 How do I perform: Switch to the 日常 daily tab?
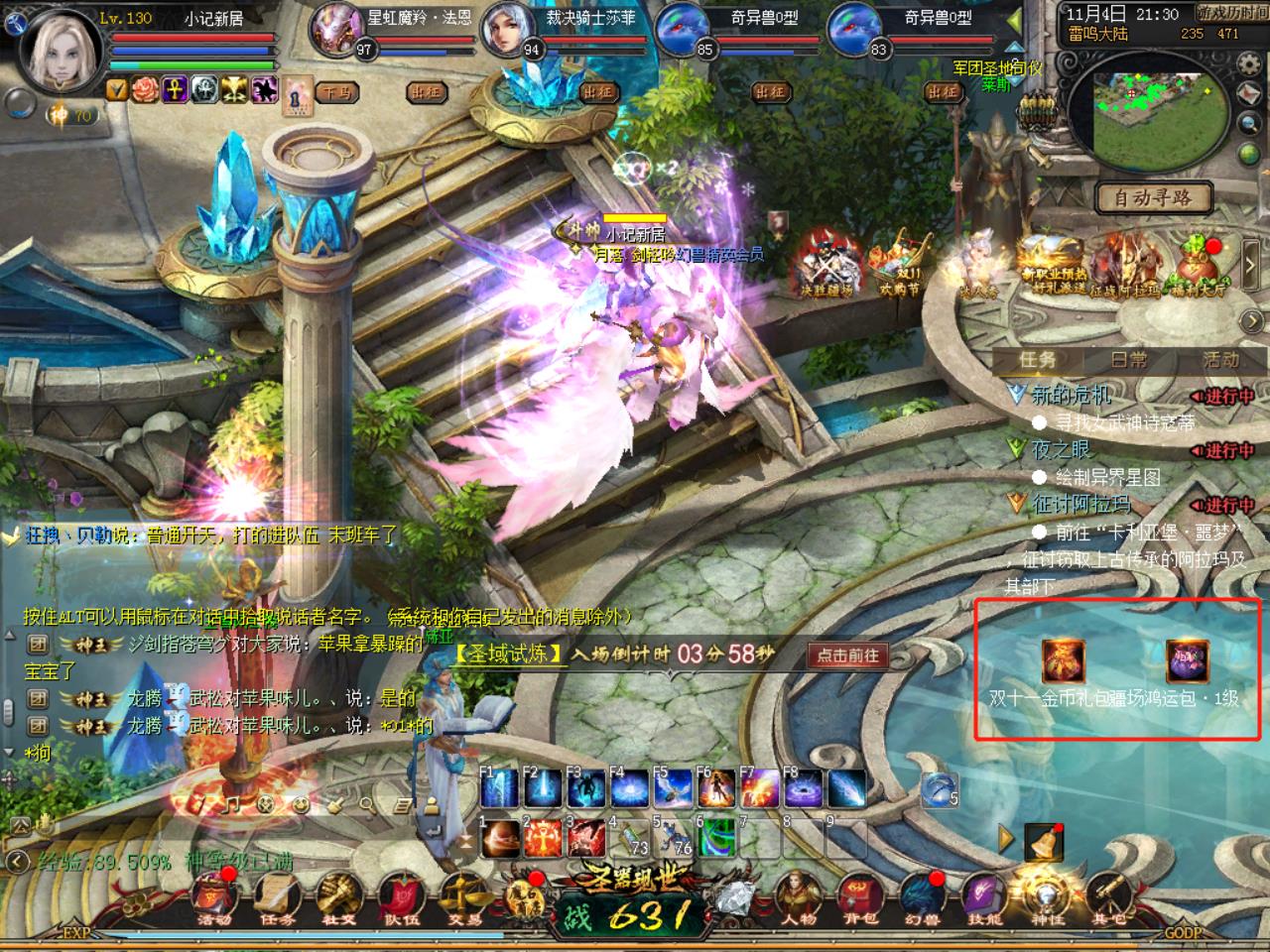pos(1129,360)
